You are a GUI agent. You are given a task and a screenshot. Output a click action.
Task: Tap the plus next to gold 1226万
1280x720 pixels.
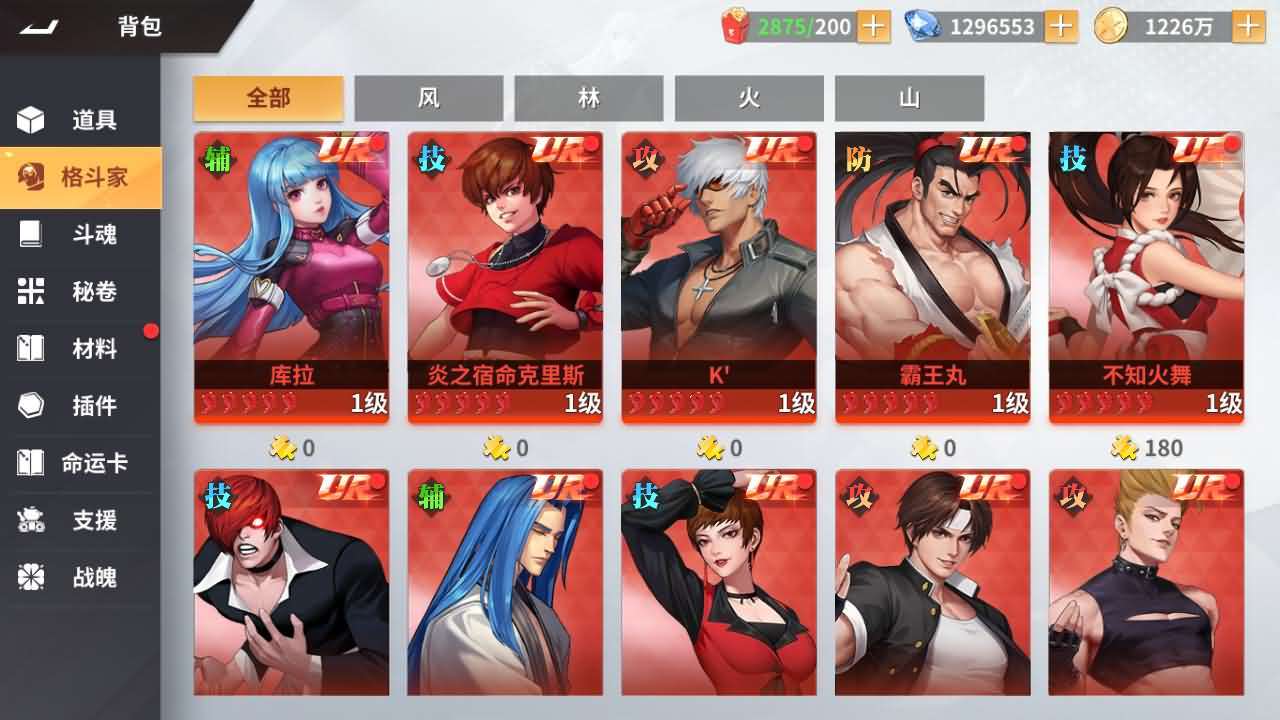point(1251,27)
